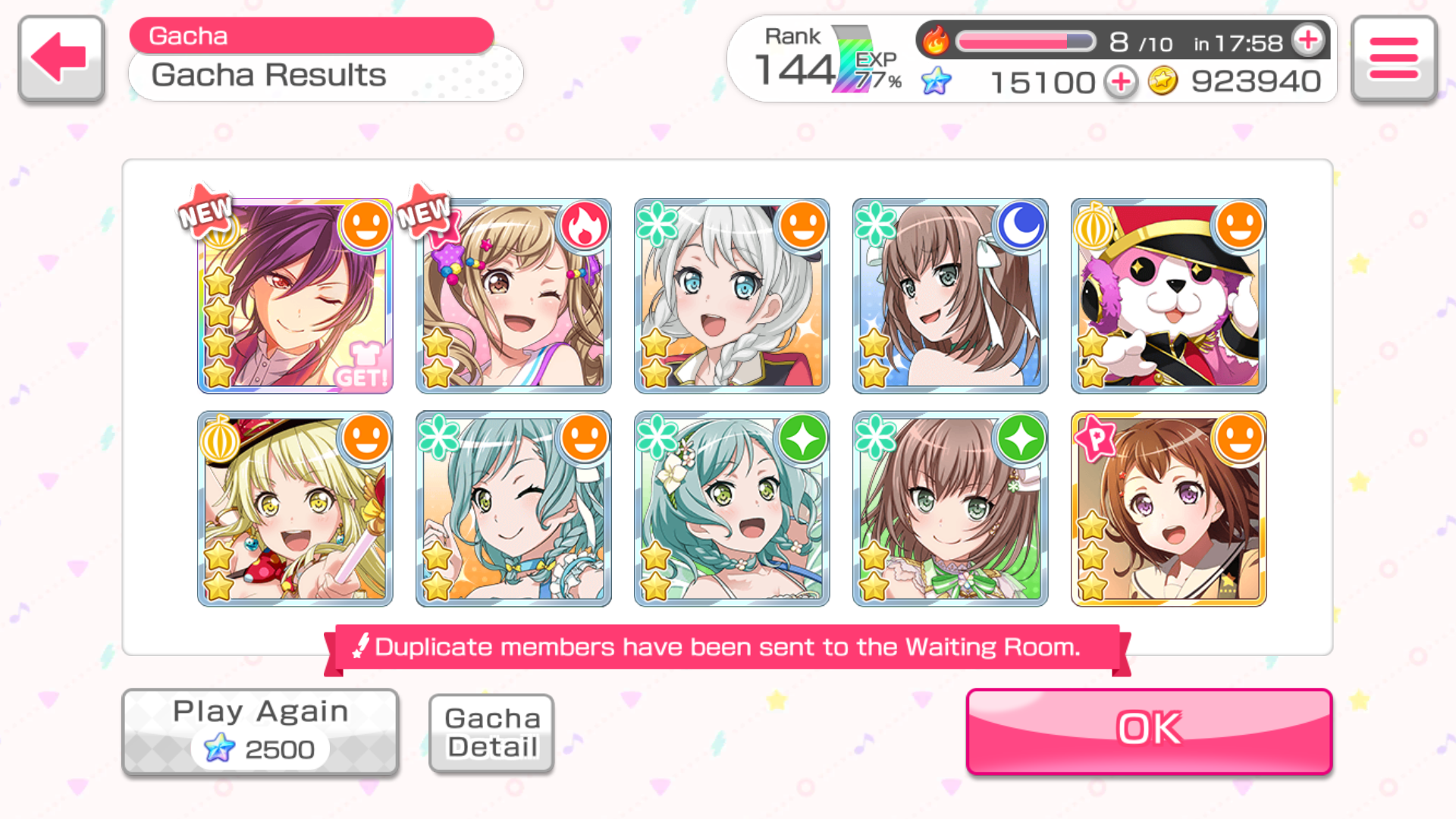Open Gacha Detail
This screenshot has height=819, width=1456.
pyautogui.click(x=491, y=733)
